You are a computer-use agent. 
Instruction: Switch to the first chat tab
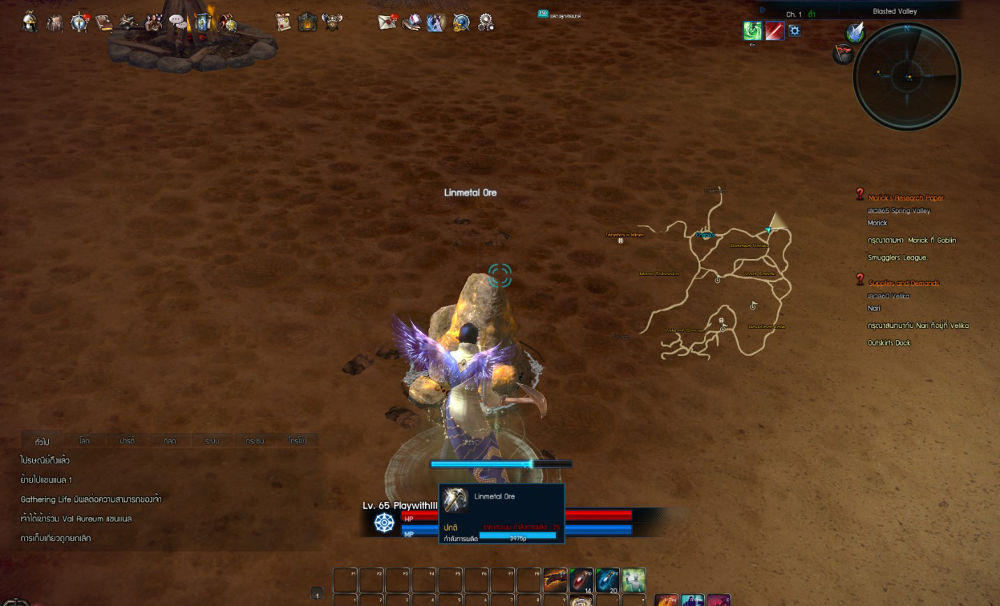pyautogui.click(x=42, y=440)
